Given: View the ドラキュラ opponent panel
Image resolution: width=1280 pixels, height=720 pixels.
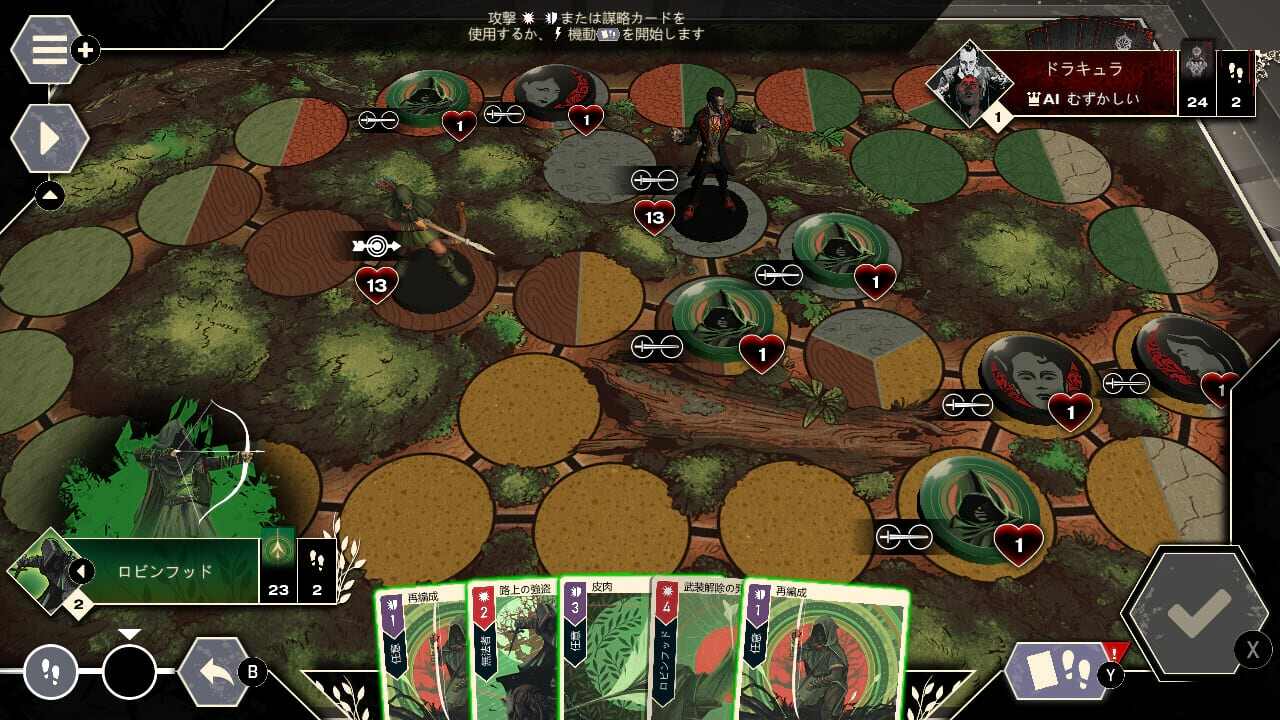Looking at the screenshot, I should coord(1083,83).
